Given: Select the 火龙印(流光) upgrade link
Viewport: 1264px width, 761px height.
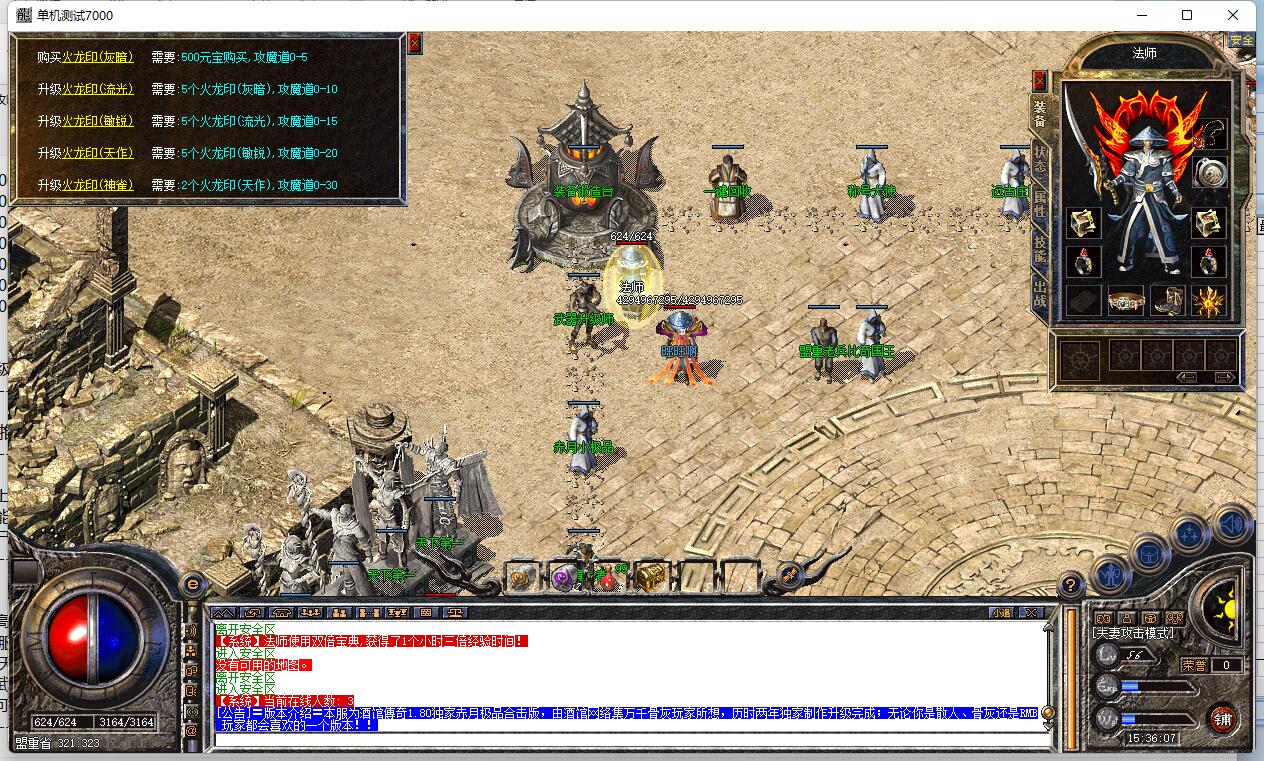Looking at the screenshot, I should click(x=97, y=90).
